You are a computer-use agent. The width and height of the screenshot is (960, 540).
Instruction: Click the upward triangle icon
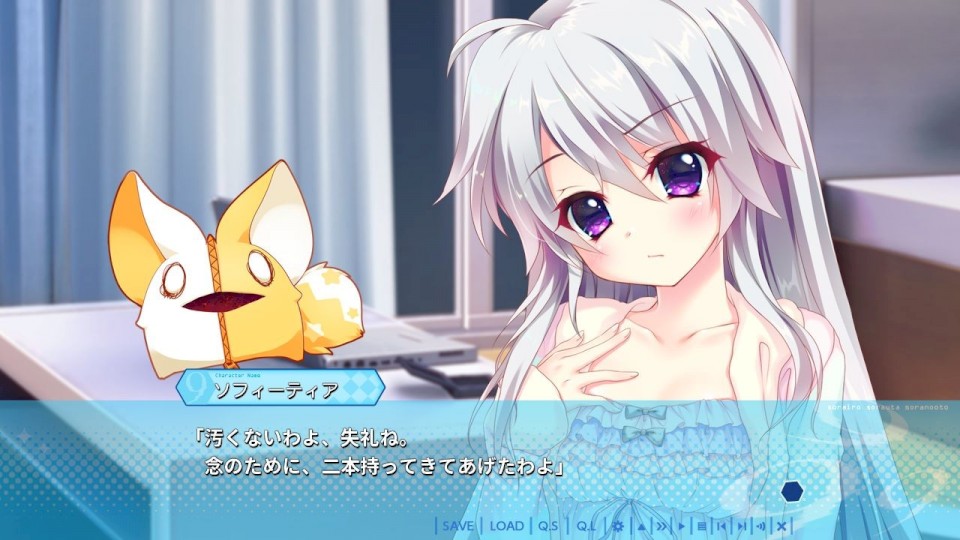click(x=640, y=526)
